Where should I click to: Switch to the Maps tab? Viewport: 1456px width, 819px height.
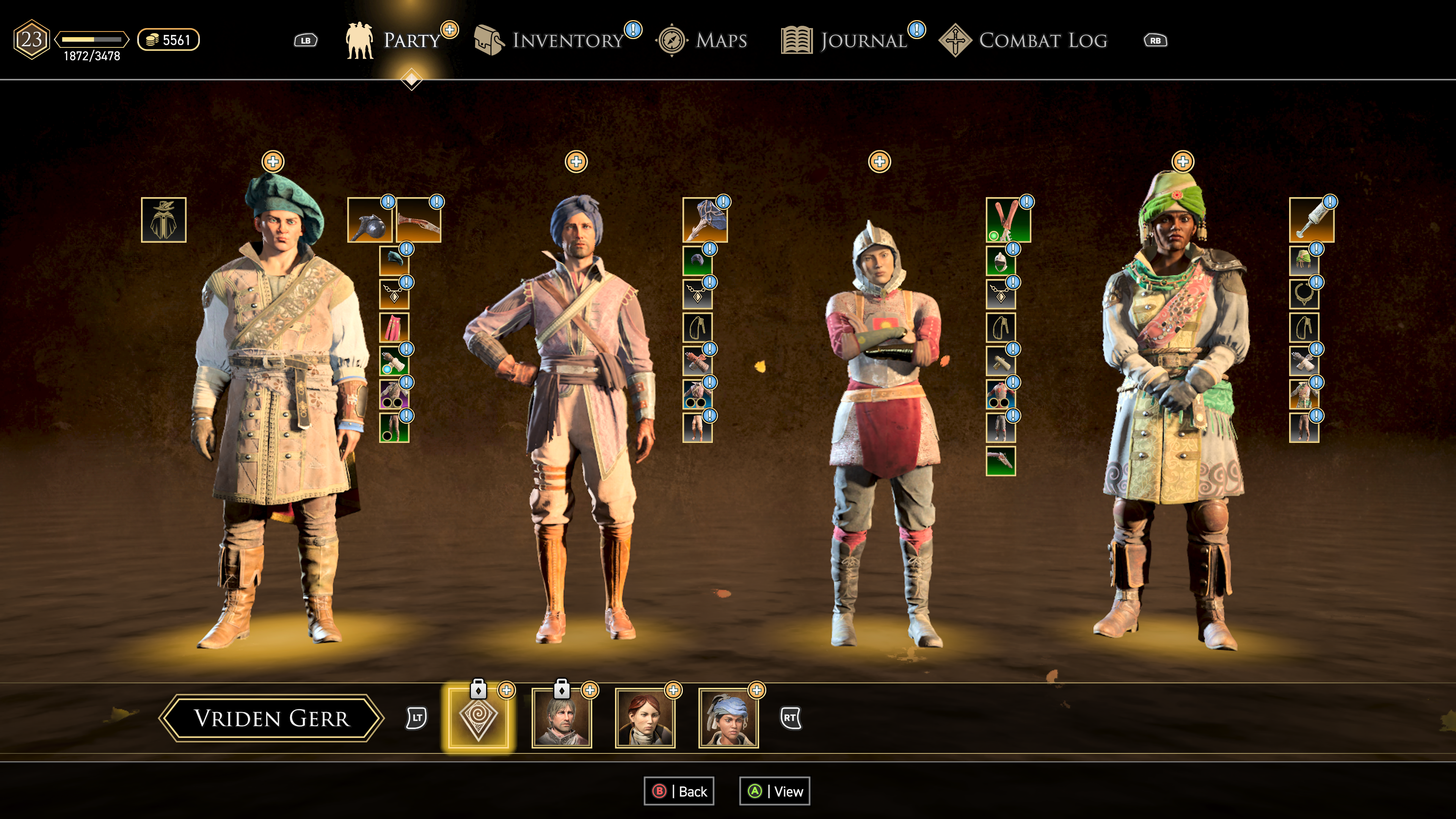(x=721, y=40)
